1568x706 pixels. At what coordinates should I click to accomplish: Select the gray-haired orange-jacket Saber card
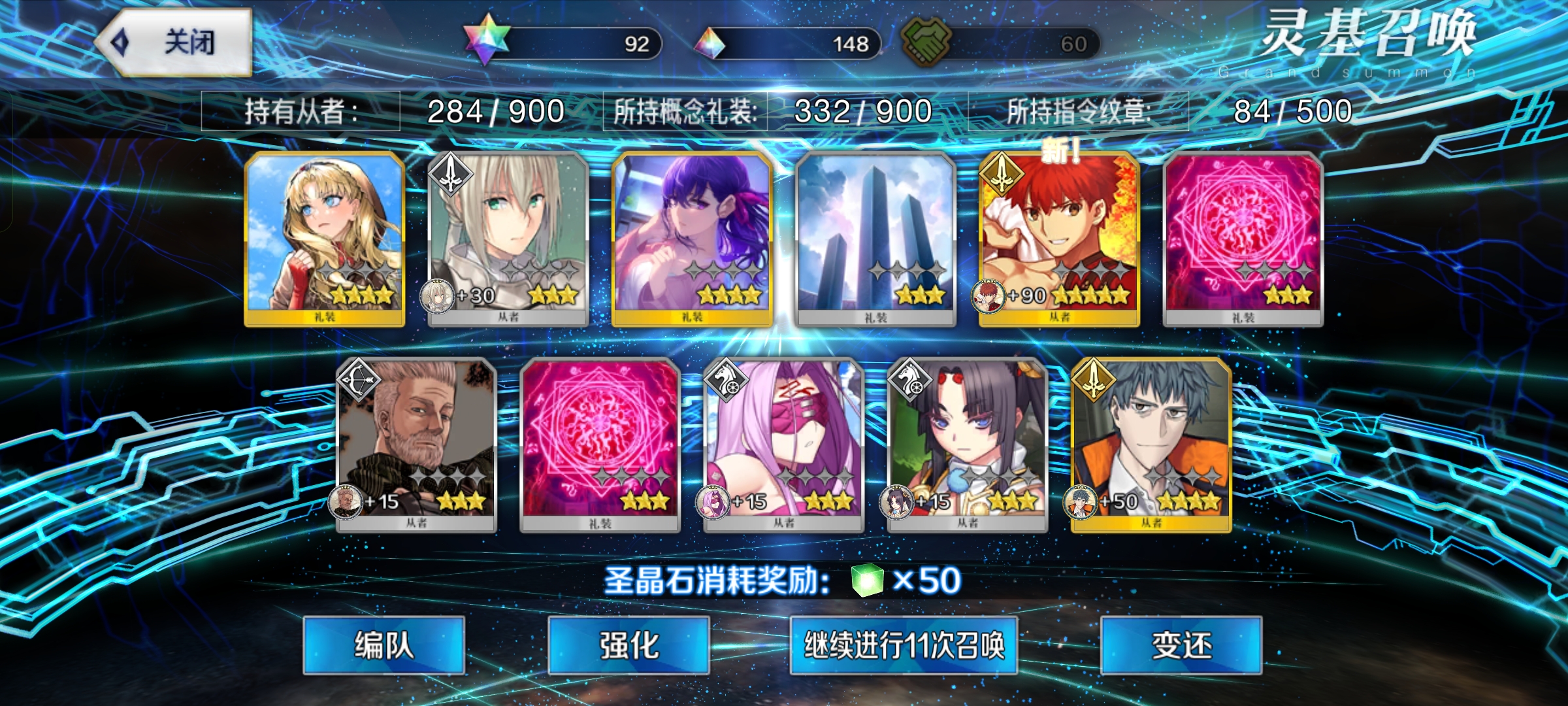point(1151,445)
